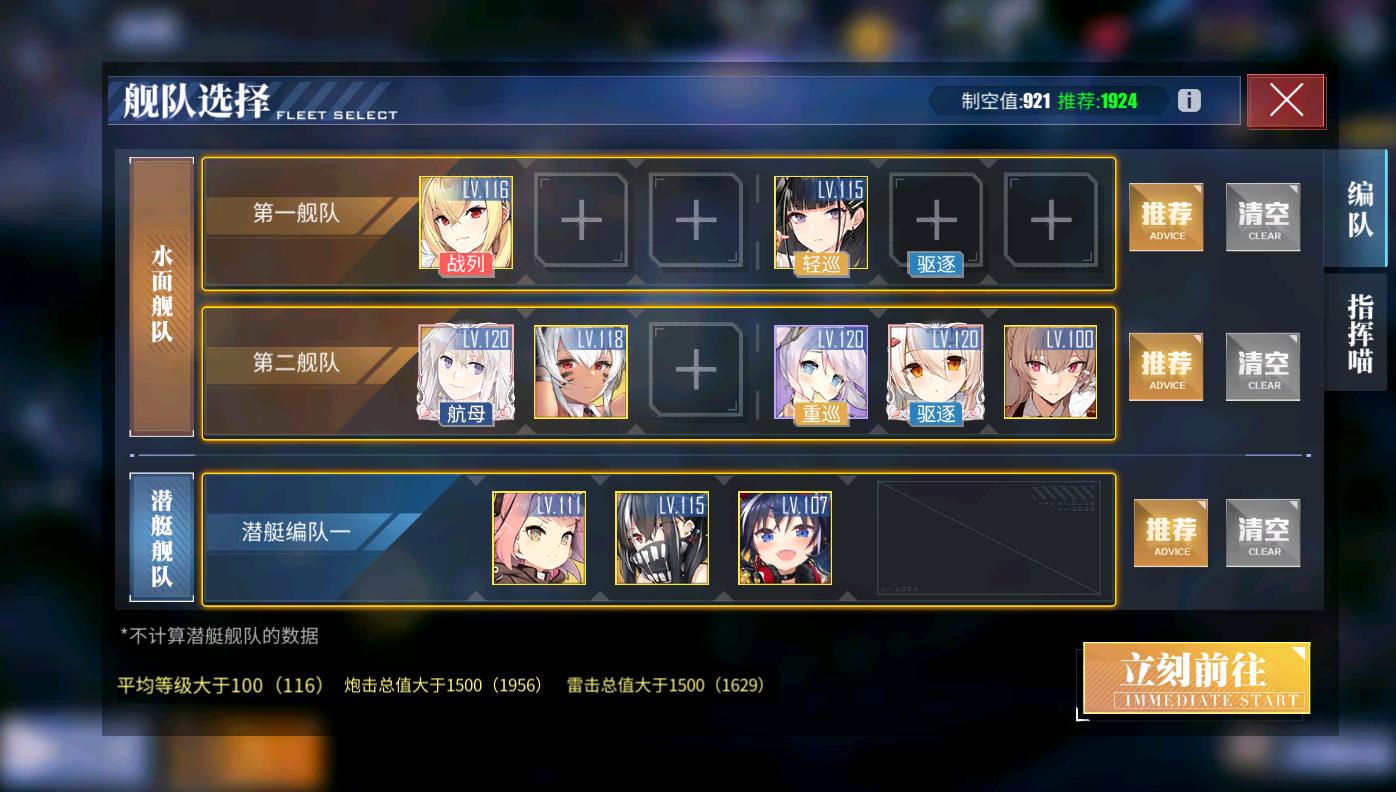Close the fleet select window
The width and height of the screenshot is (1396, 792).
pyautogui.click(x=1285, y=101)
